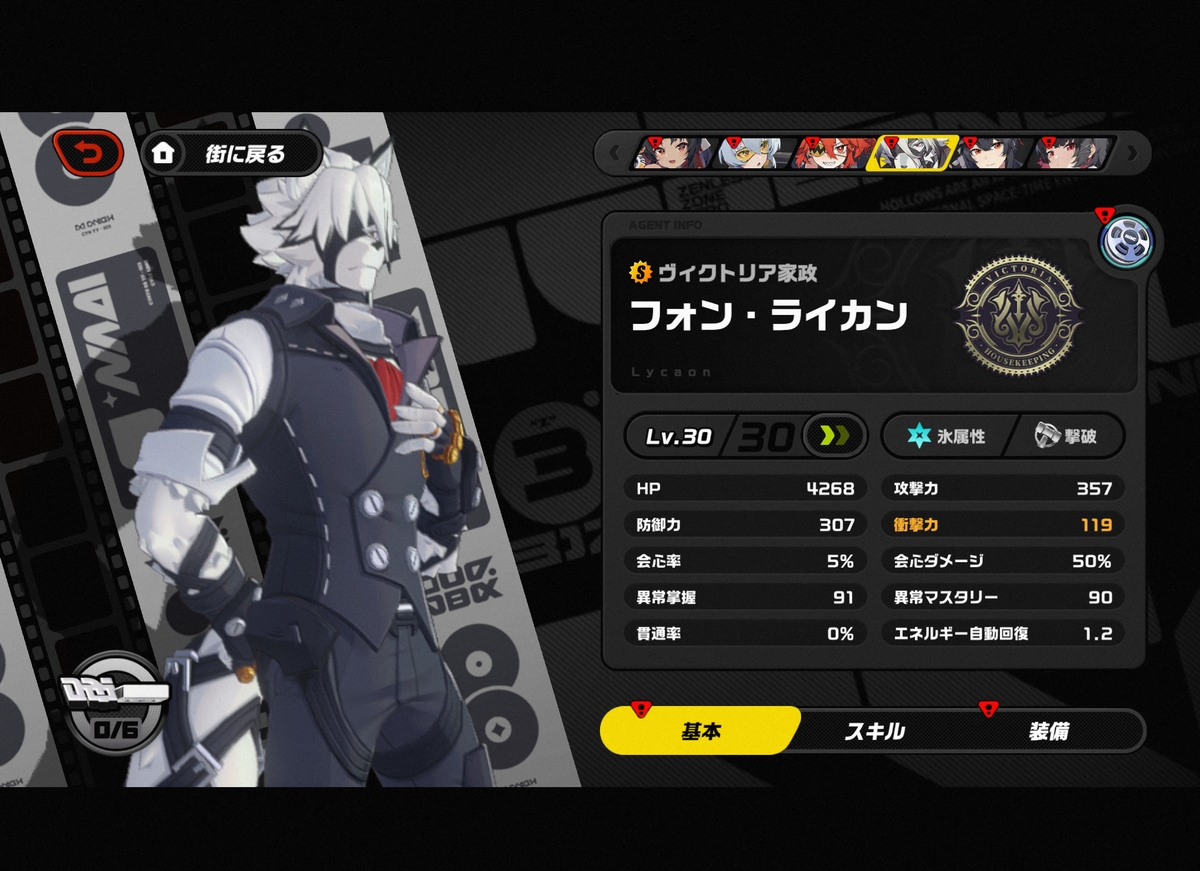Switch to the スキル tab
Screen dimensions: 1200x871
pos(874,731)
